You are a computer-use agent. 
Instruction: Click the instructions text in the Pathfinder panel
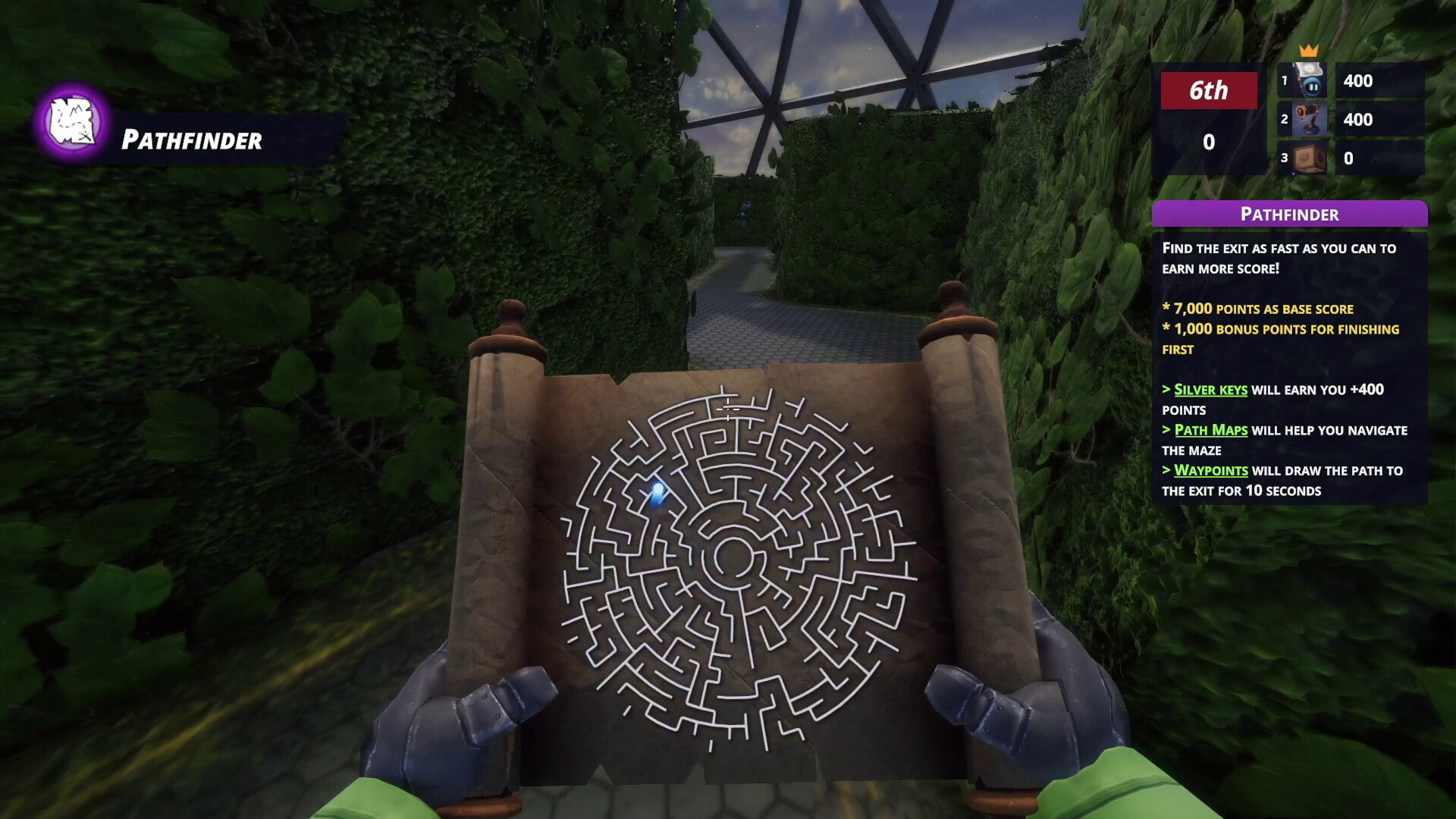coord(1279,258)
